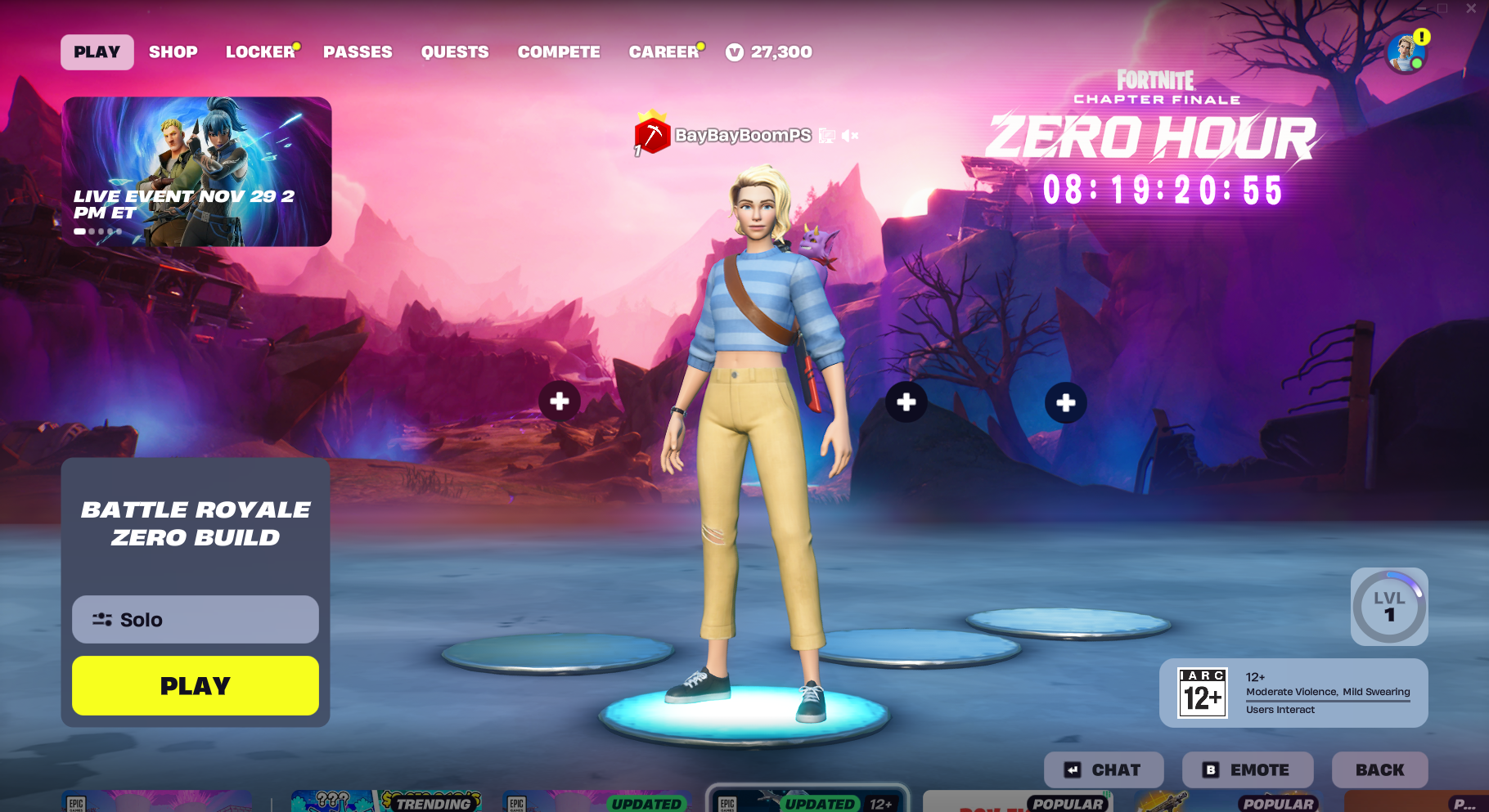Open the level 1 progress badge
The image size is (1489, 812).
pos(1389,607)
